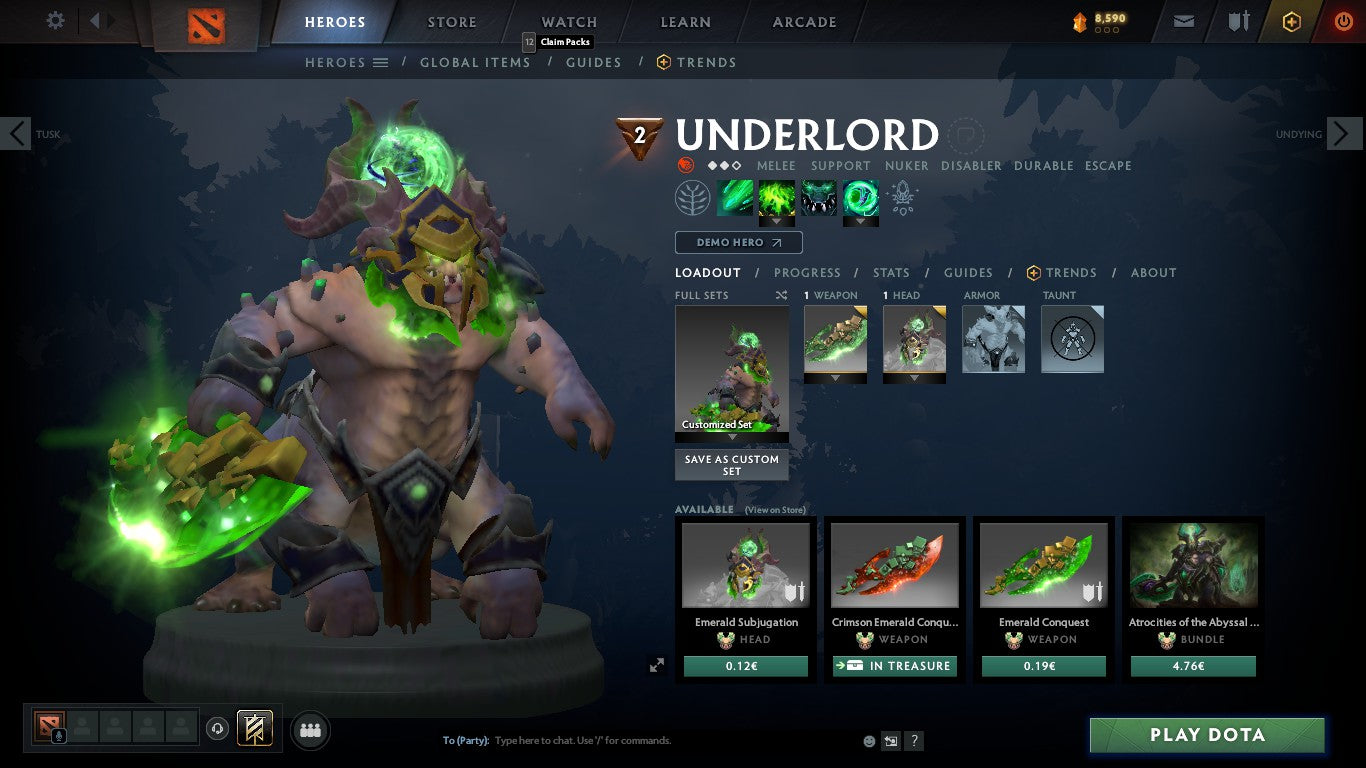Open the Underlord talent tree icon
This screenshot has height=768, width=1366.
pos(692,198)
